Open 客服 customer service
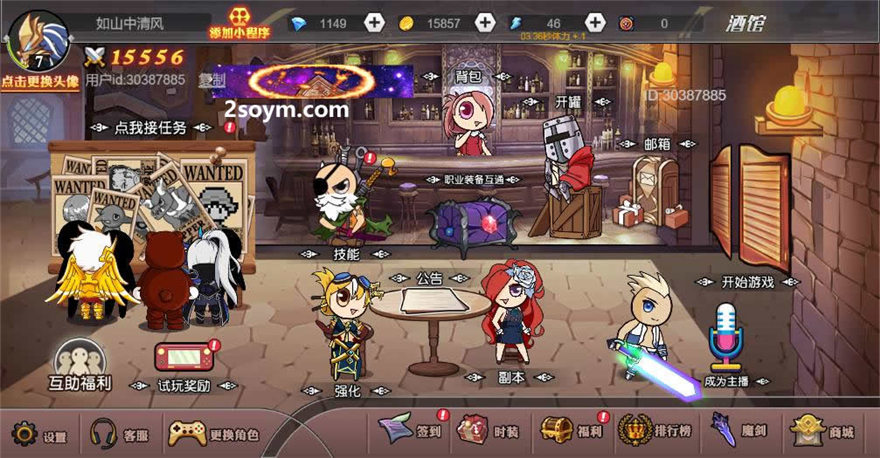The width and height of the screenshot is (880, 458). click(119, 435)
